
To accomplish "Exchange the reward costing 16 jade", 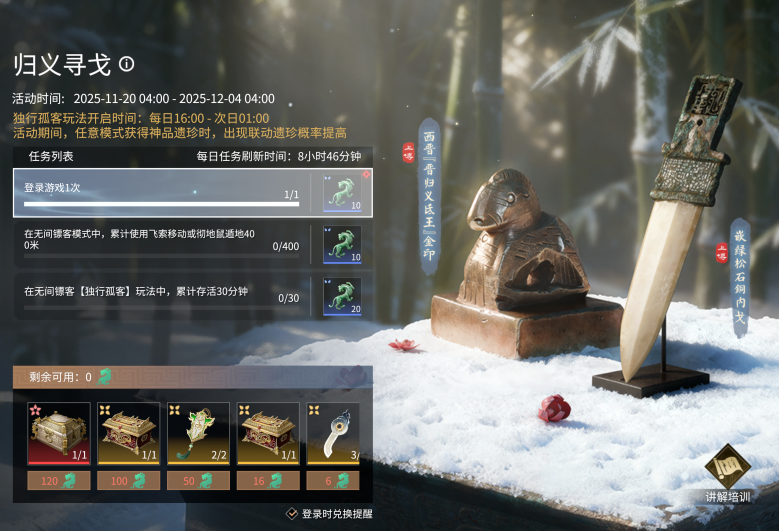I will 269,481.
